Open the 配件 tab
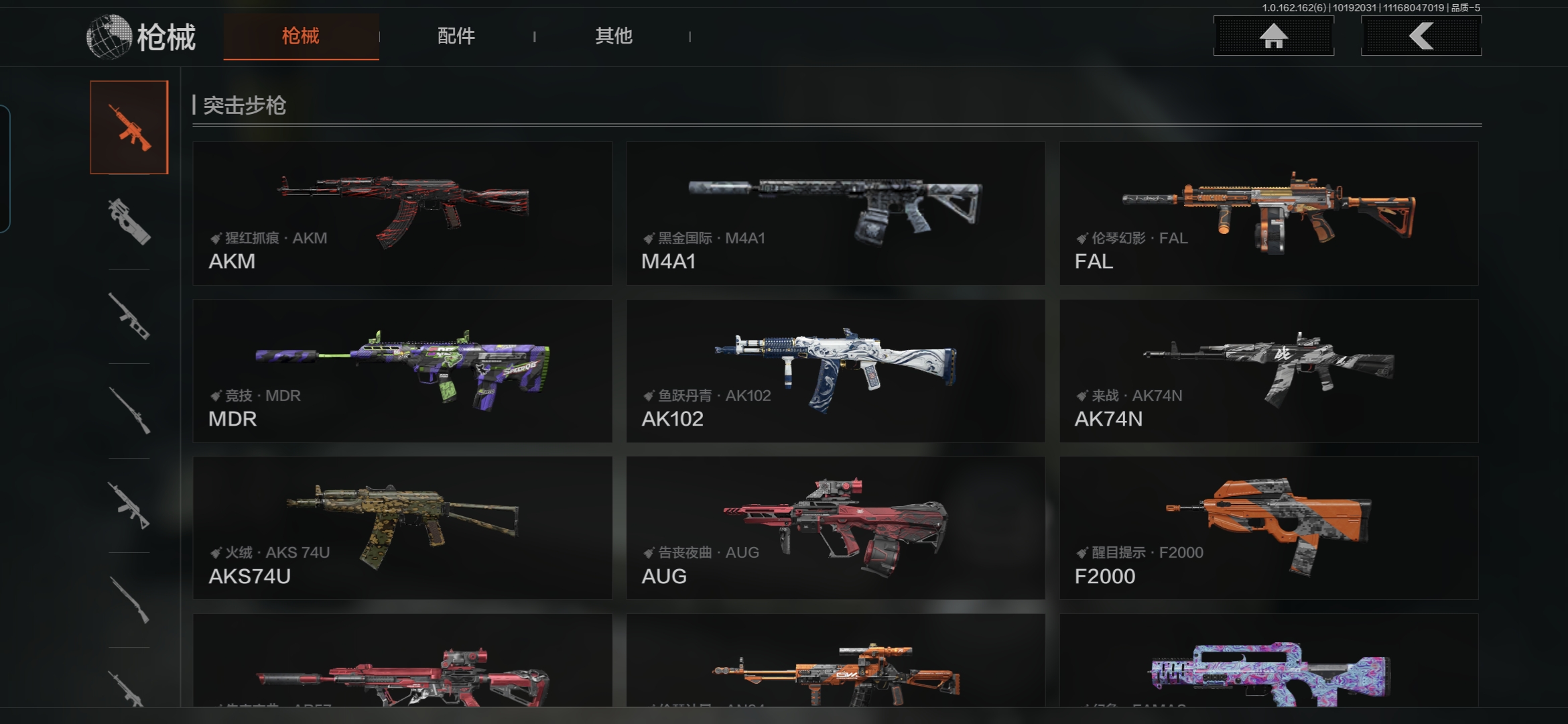The image size is (1568, 724). [456, 36]
